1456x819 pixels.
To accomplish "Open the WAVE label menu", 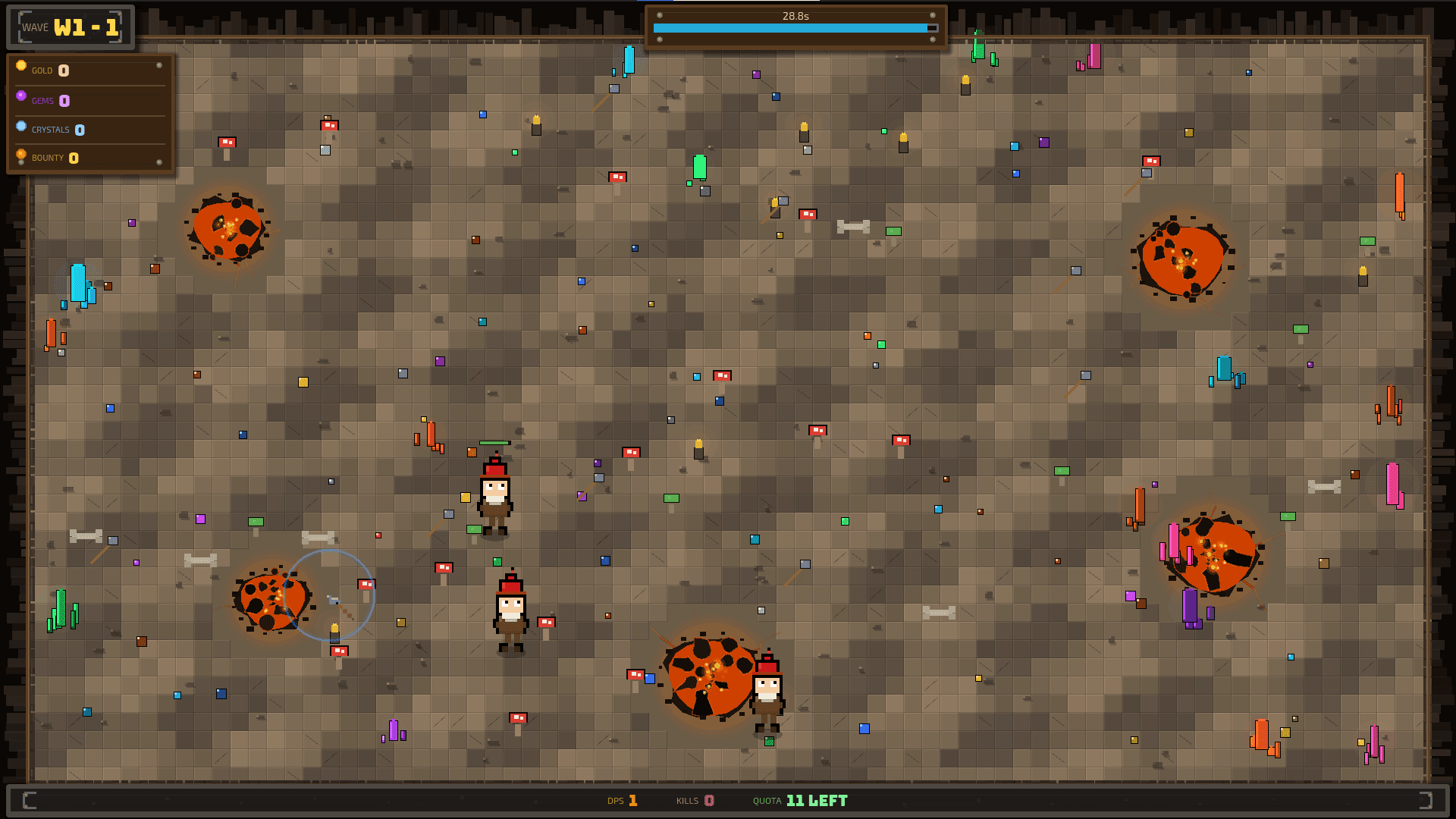I will (x=35, y=27).
